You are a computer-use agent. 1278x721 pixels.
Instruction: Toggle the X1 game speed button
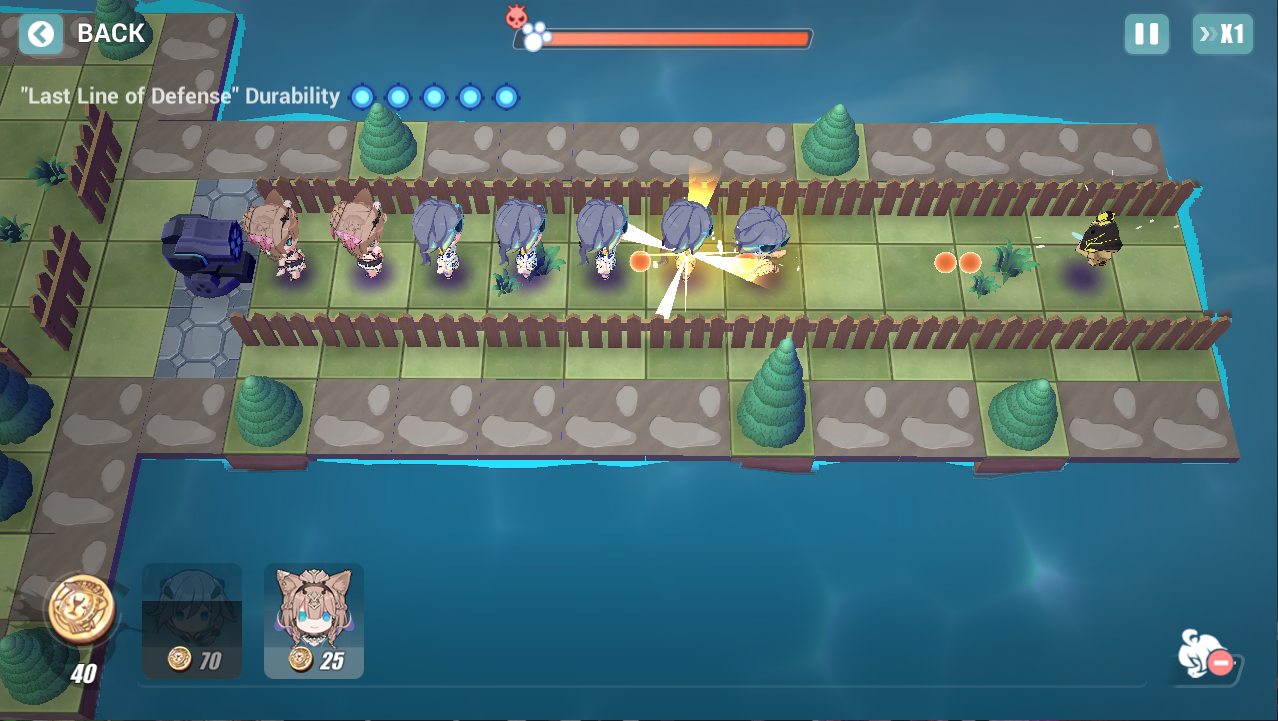click(1222, 34)
